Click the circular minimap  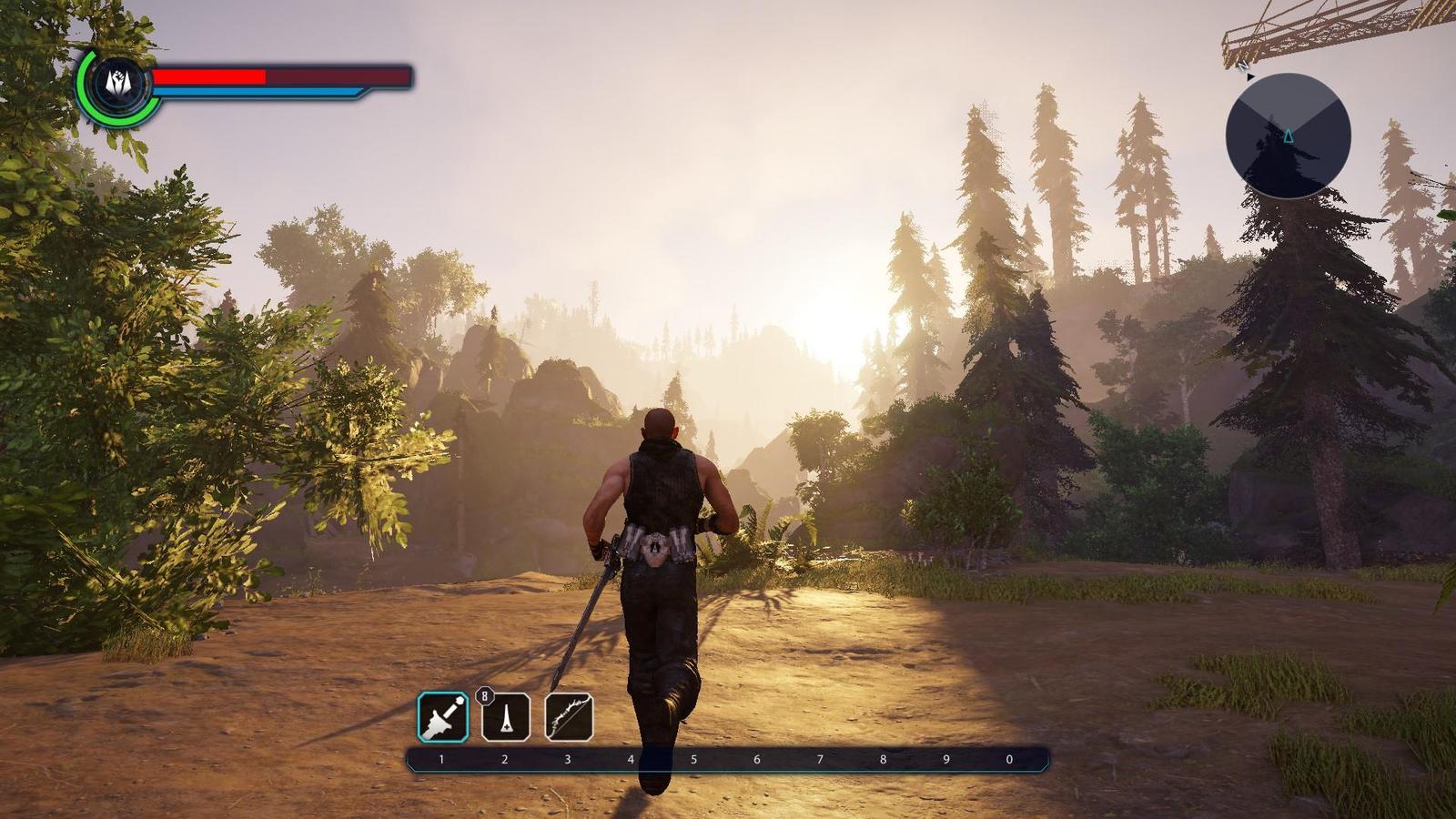click(x=1288, y=136)
